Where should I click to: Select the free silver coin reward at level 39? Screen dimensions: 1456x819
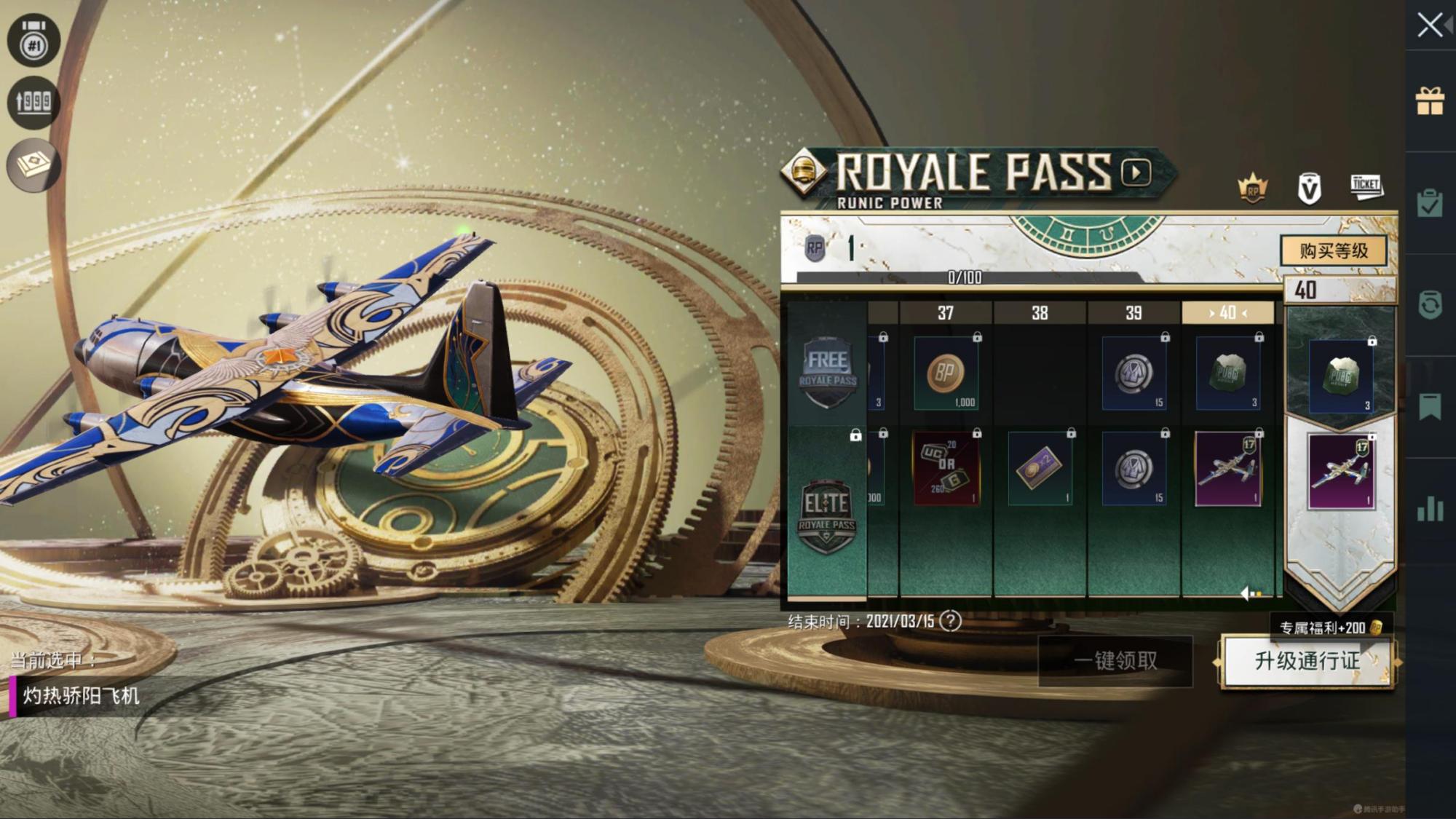click(x=1133, y=374)
